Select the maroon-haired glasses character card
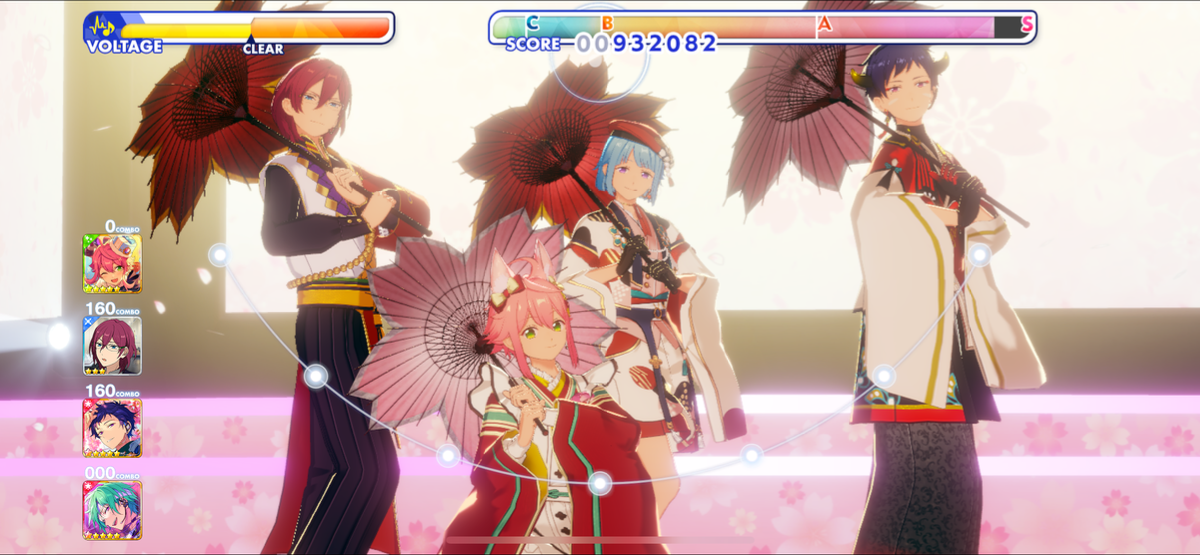The width and height of the screenshot is (1200, 555). point(112,345)
